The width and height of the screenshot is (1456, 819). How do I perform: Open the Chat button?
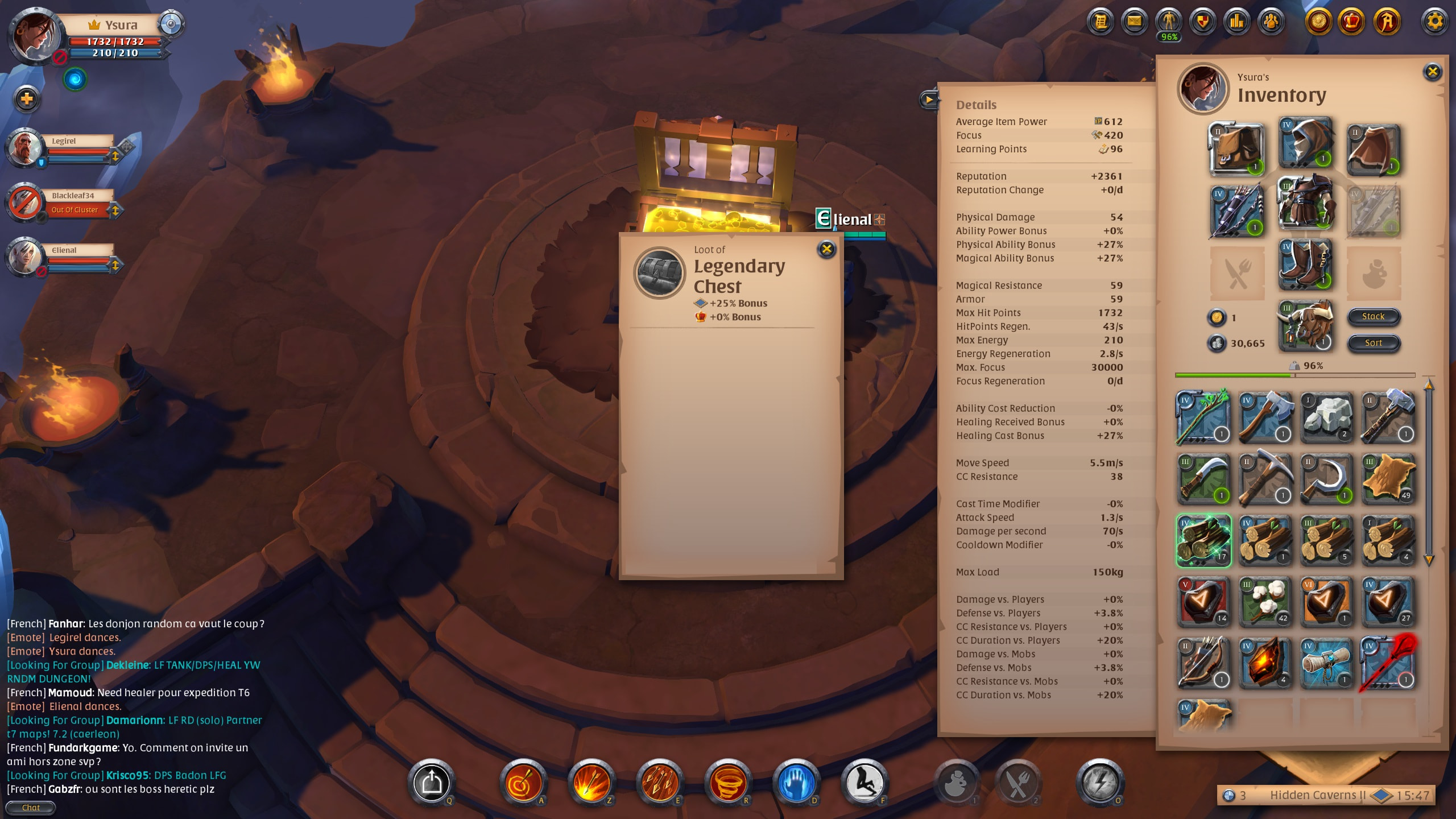31,808
